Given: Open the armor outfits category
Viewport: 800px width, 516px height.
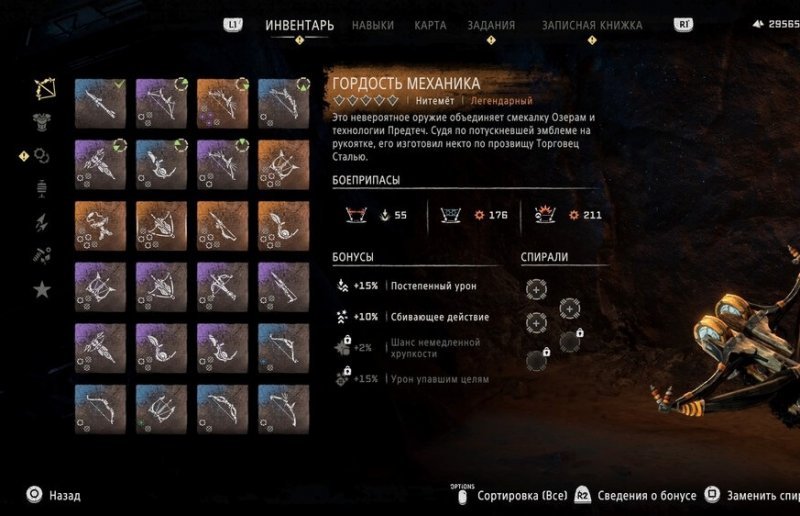Looking at the screenshot, I should (43, 122).
